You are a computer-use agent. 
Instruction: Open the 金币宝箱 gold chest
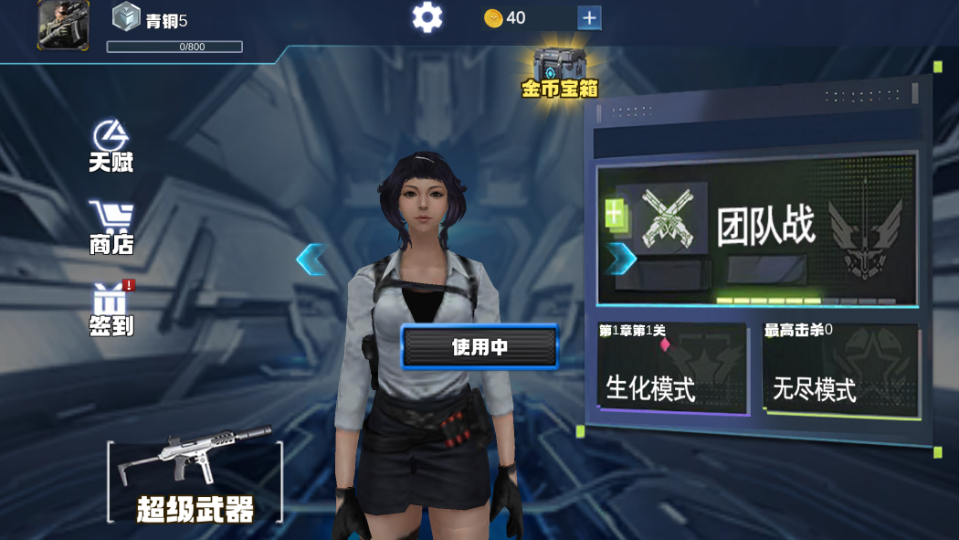pos(559,72)
